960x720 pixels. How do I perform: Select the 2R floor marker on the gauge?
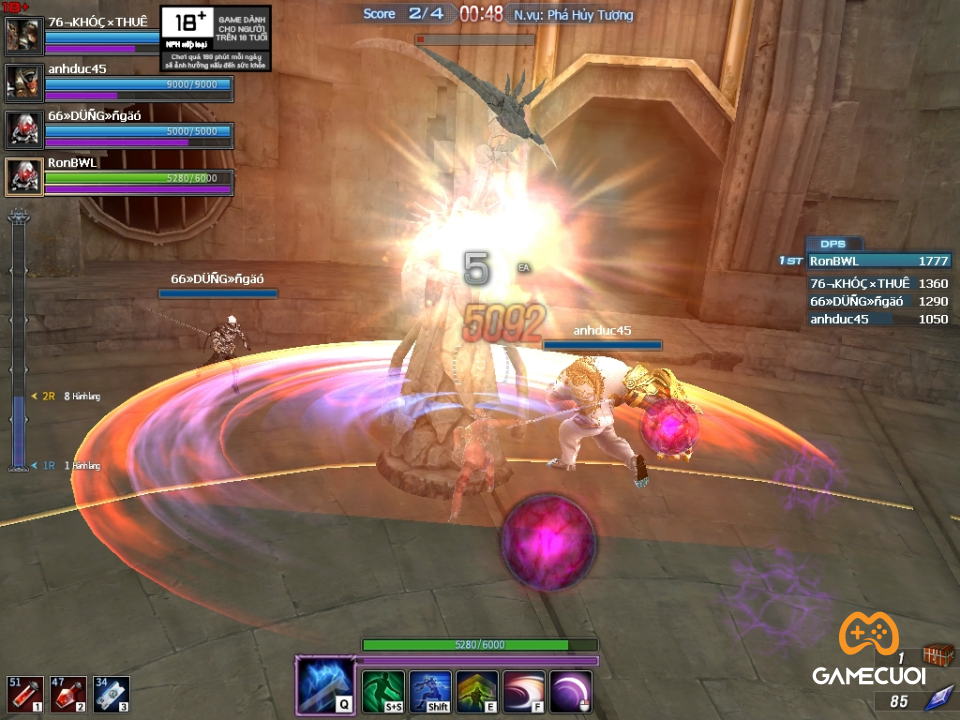click(47, 396)
